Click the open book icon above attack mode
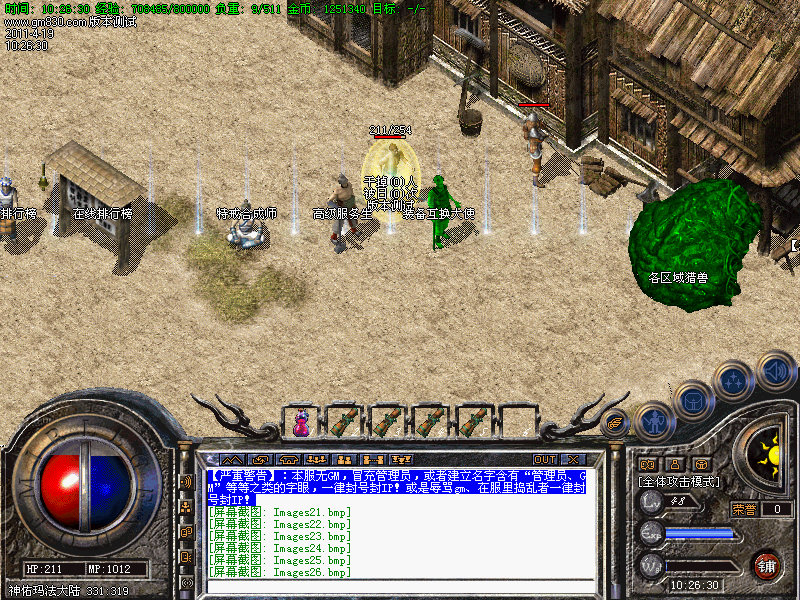Screen dimensions: 800x600 646,465
